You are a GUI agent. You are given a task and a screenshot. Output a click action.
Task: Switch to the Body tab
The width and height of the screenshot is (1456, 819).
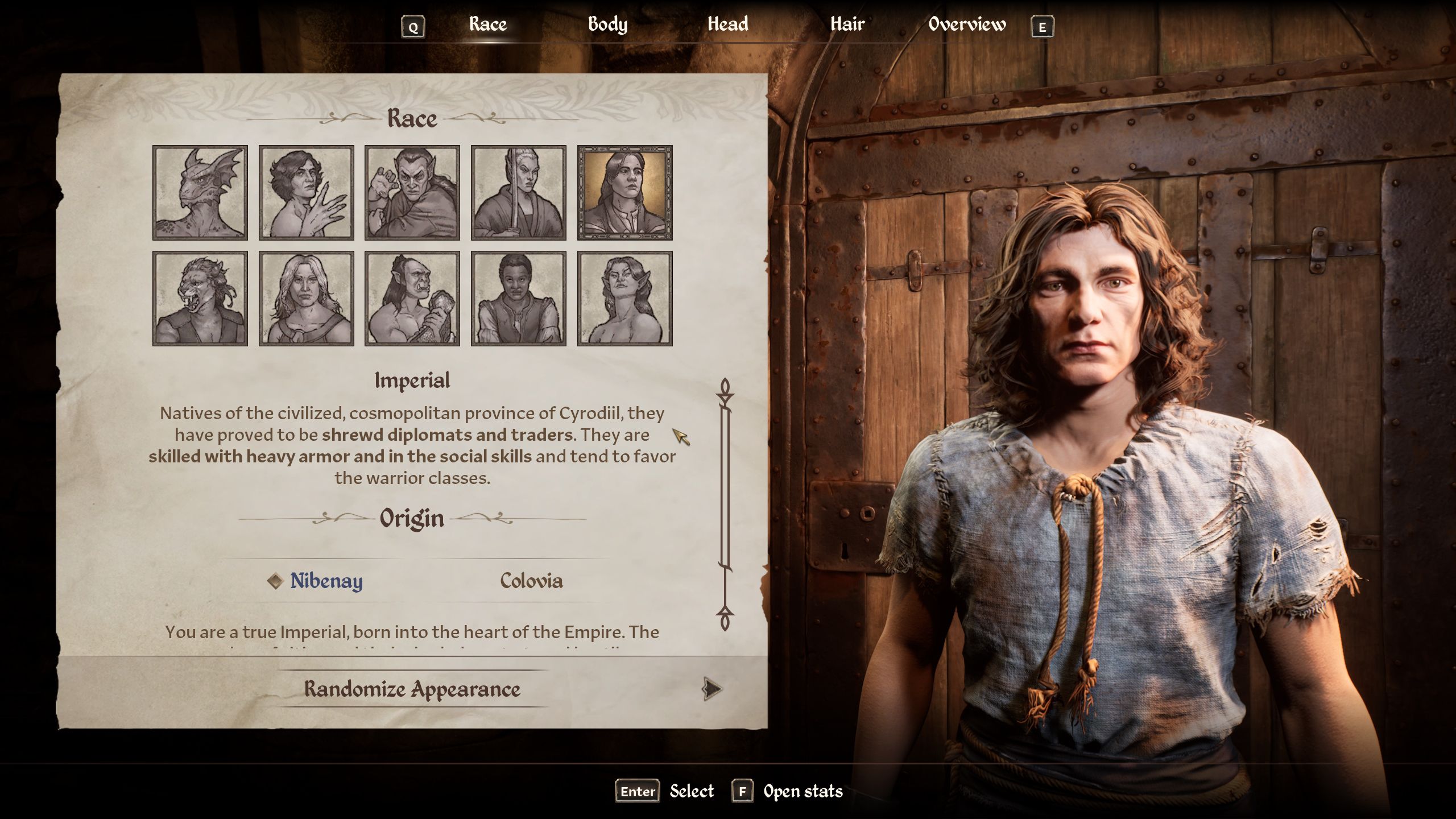tap(608, 24)
